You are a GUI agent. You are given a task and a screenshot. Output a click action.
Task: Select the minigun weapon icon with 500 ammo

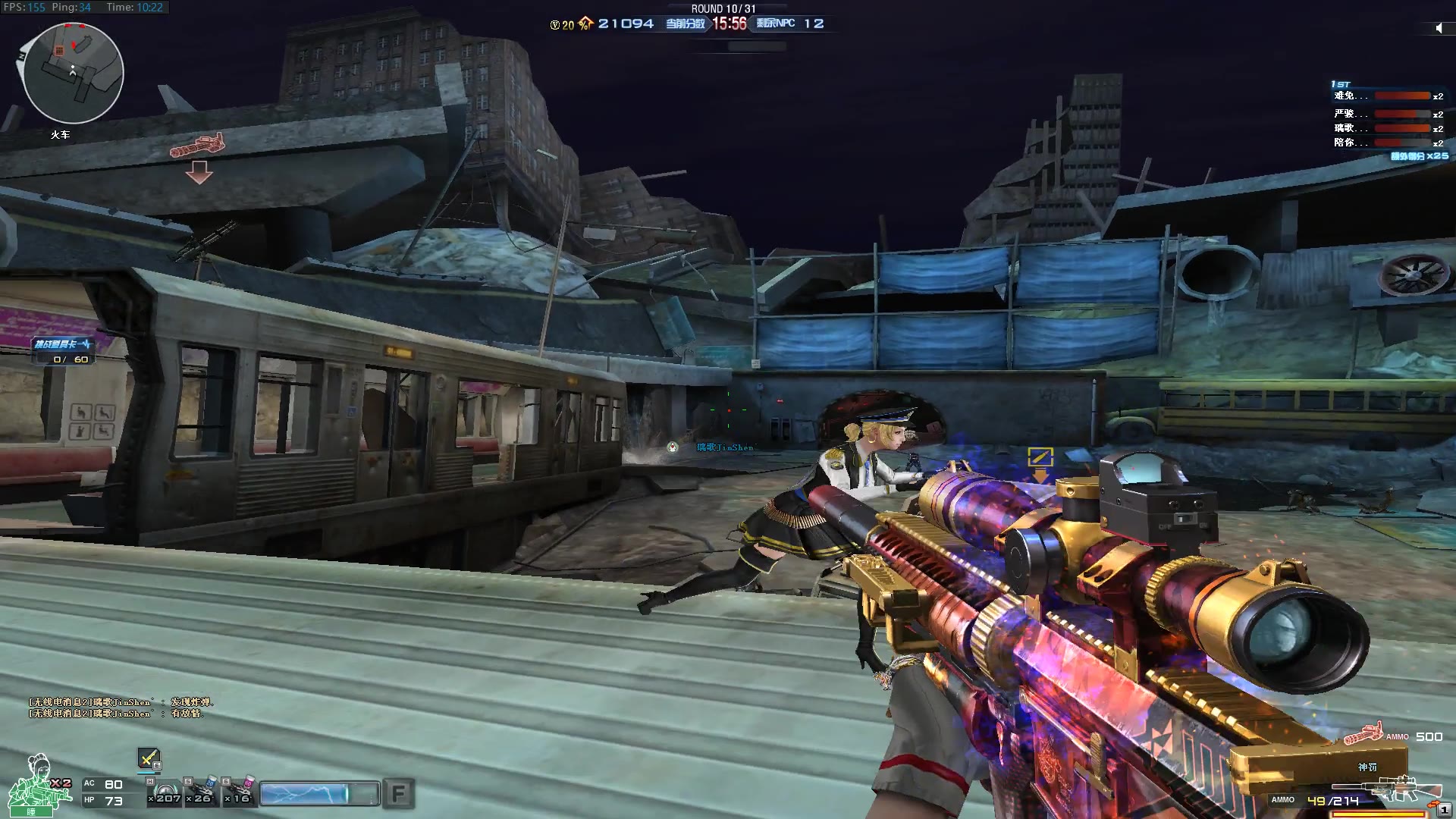point(1363,734)
